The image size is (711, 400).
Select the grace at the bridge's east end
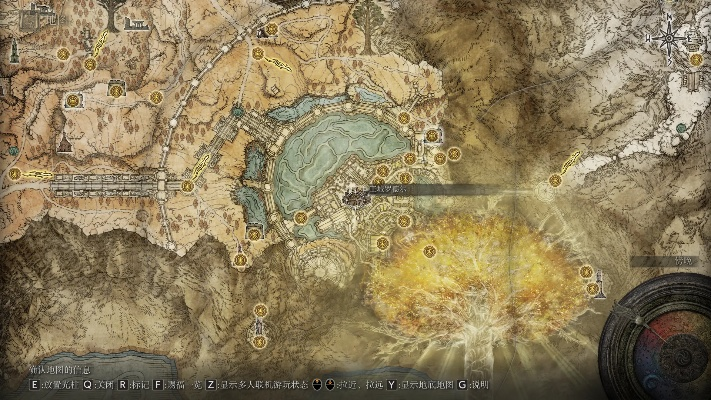187,184
